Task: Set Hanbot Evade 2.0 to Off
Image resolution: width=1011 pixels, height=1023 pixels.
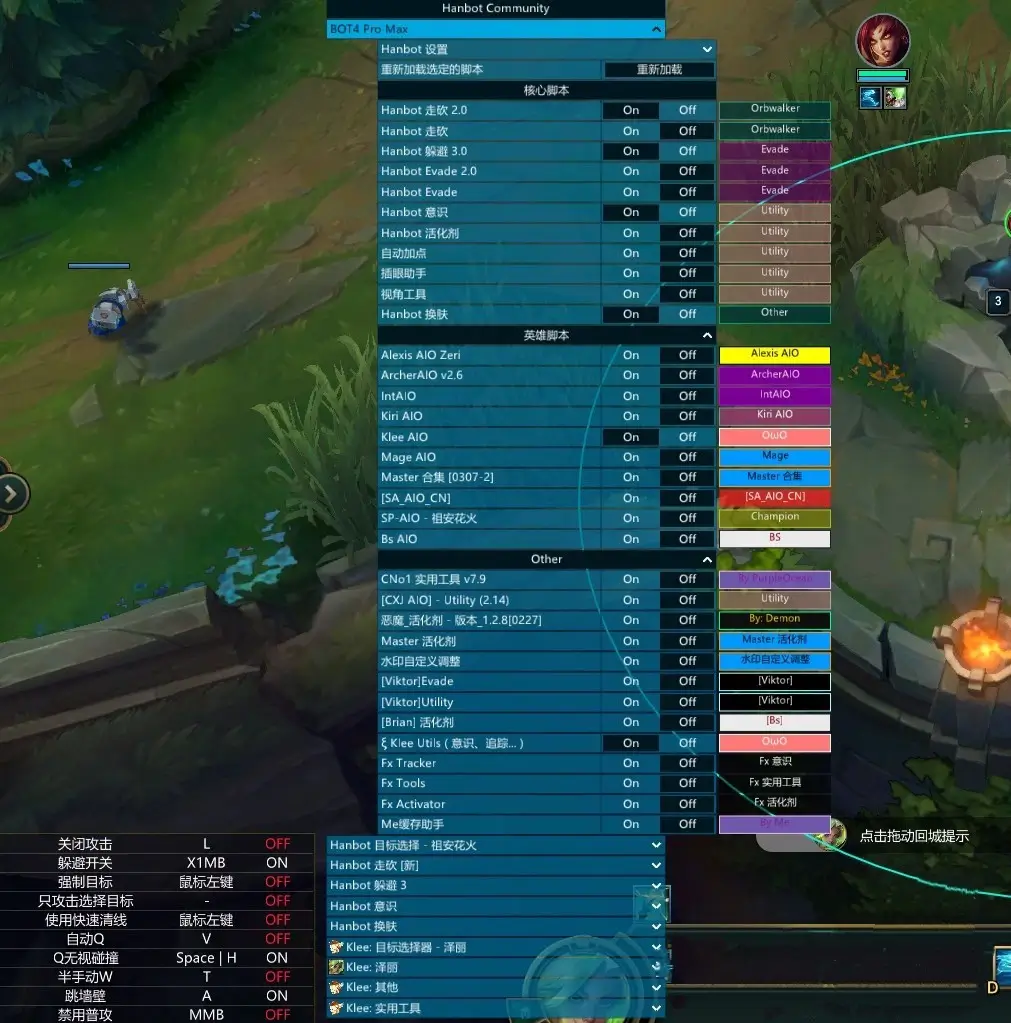Action: click(x=687, y=171)
